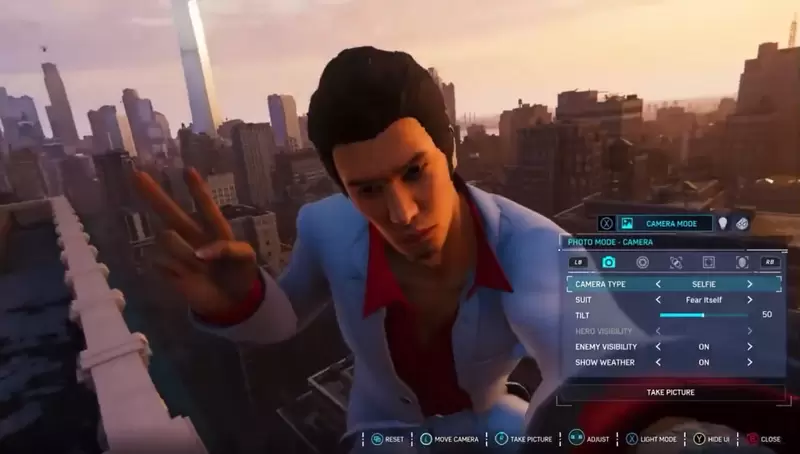
Task: Open the camera icon tab
Action: pos(609,262)
